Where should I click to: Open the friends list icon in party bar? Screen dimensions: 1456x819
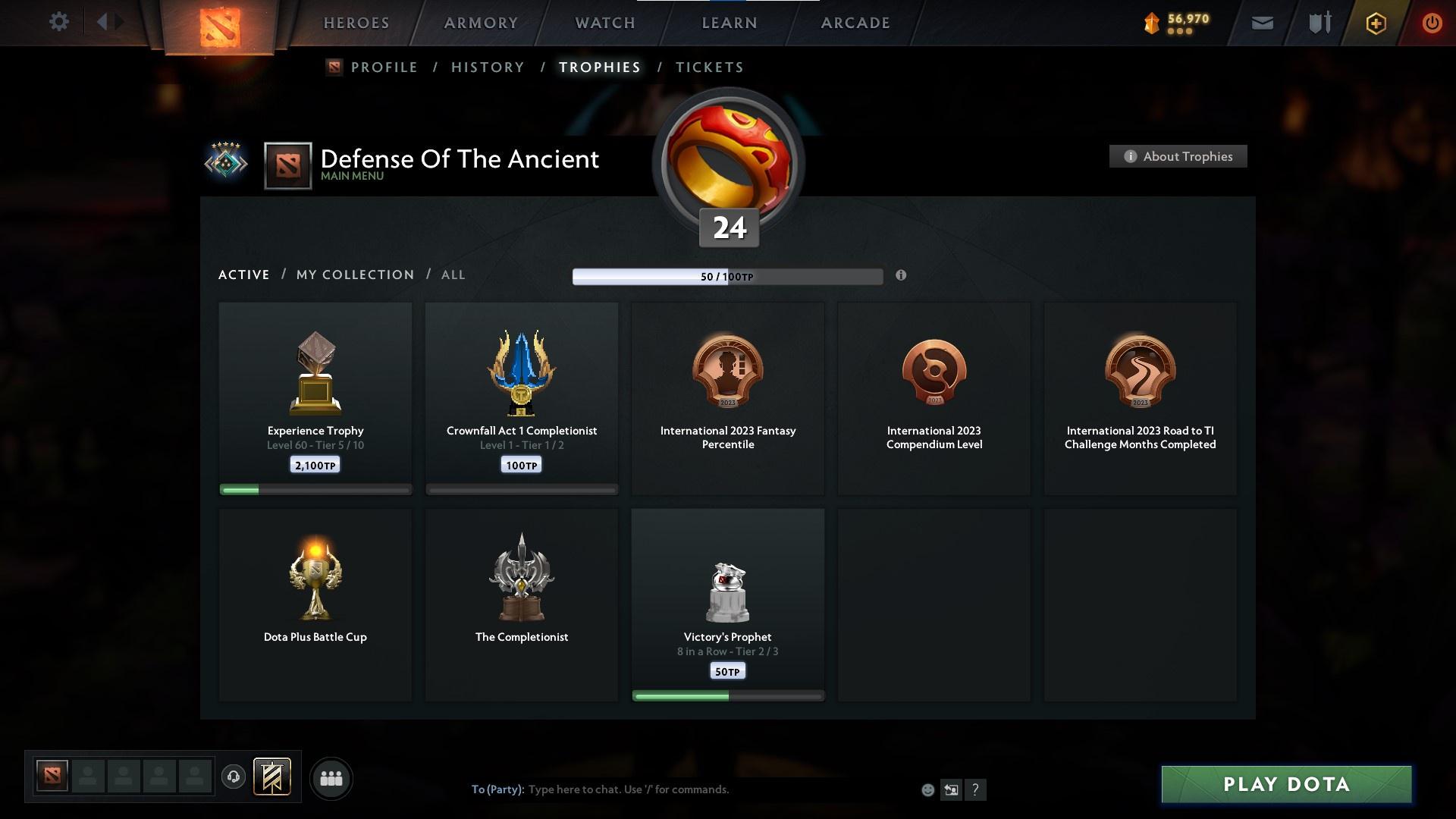pos(331,778)
